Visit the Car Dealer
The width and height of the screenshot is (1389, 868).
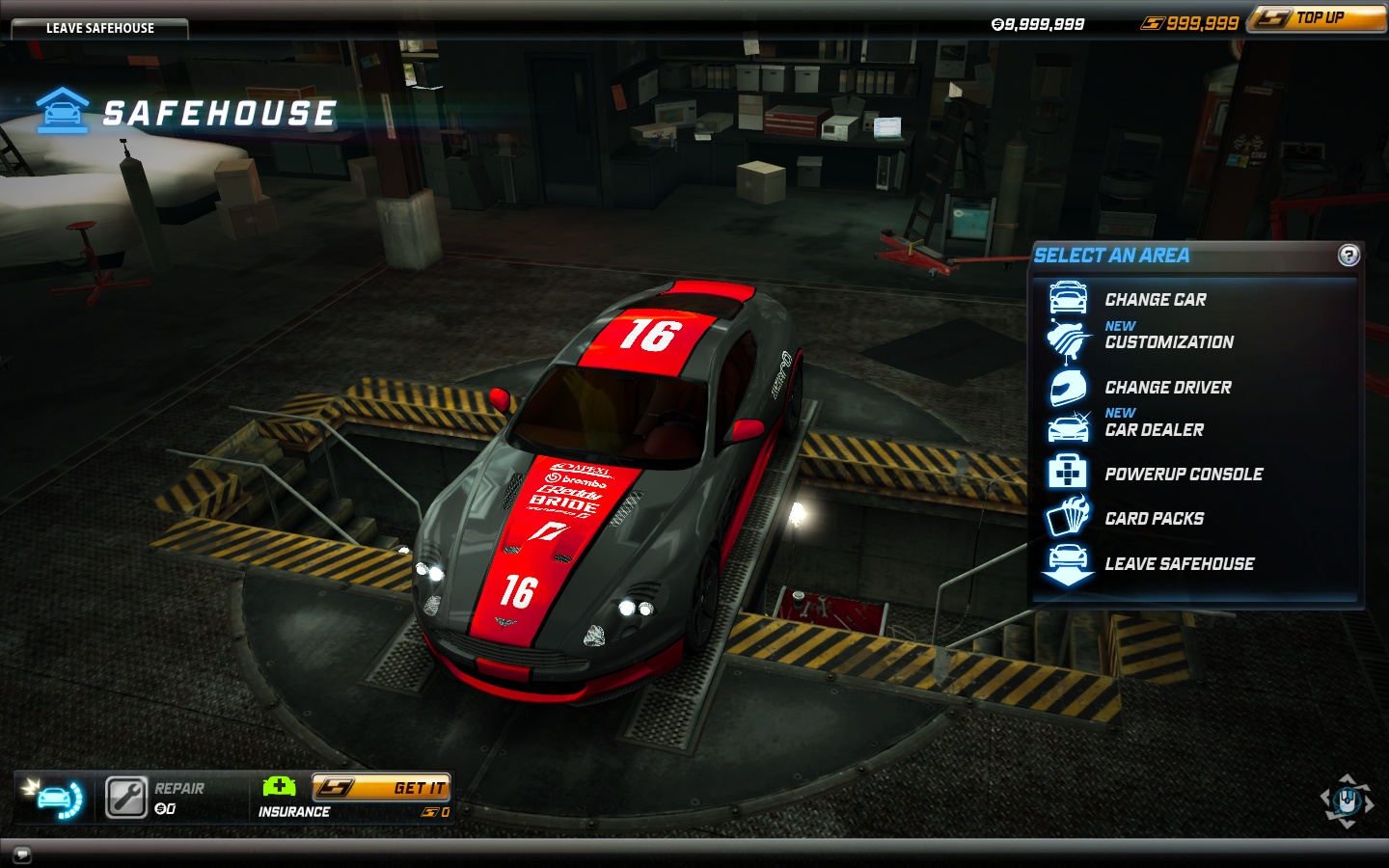coord(1154,430)
